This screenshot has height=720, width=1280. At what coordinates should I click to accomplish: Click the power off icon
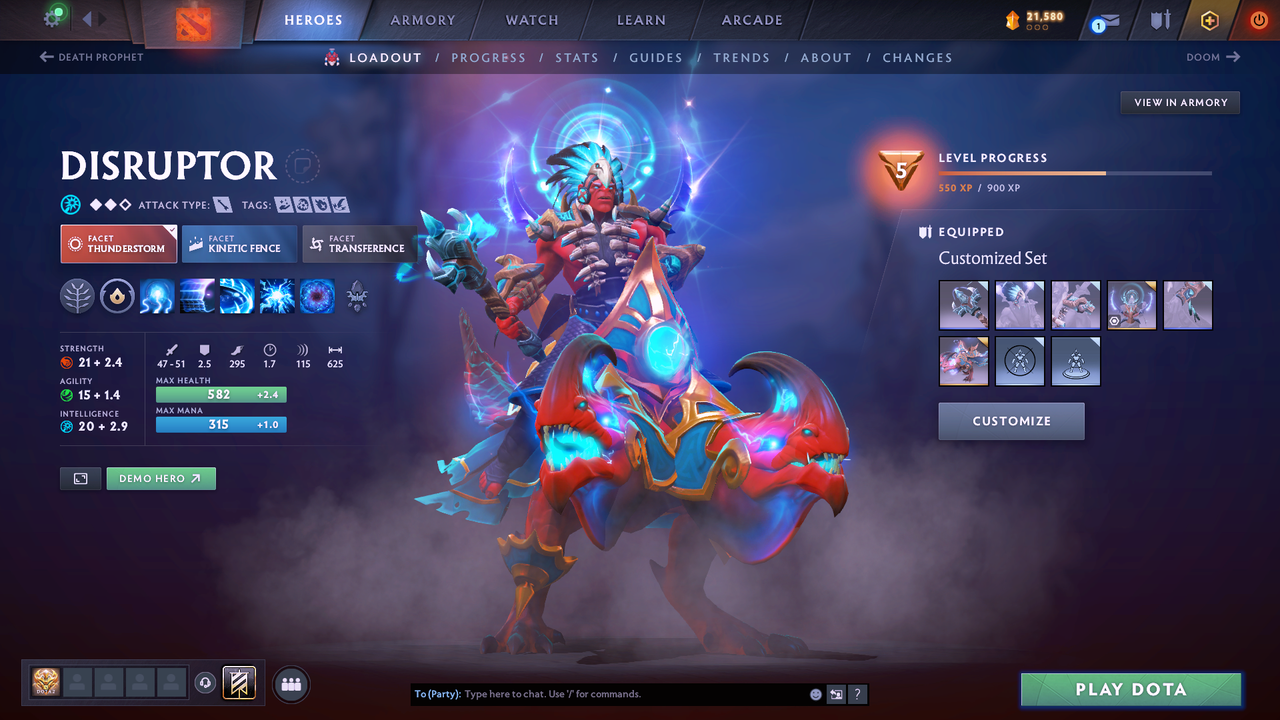(1257, 20)
